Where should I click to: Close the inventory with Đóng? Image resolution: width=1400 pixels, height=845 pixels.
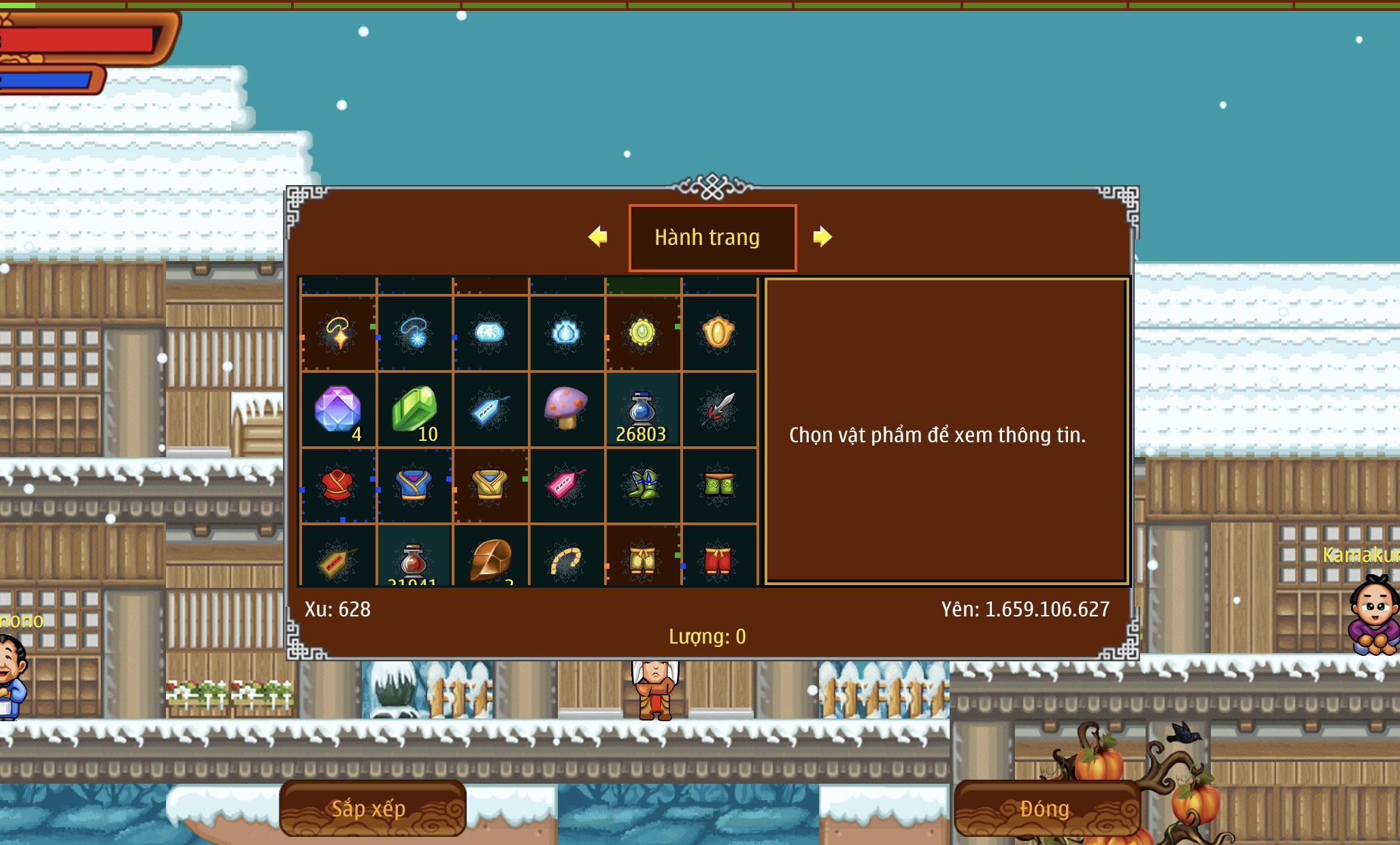tap(1046, 808)
